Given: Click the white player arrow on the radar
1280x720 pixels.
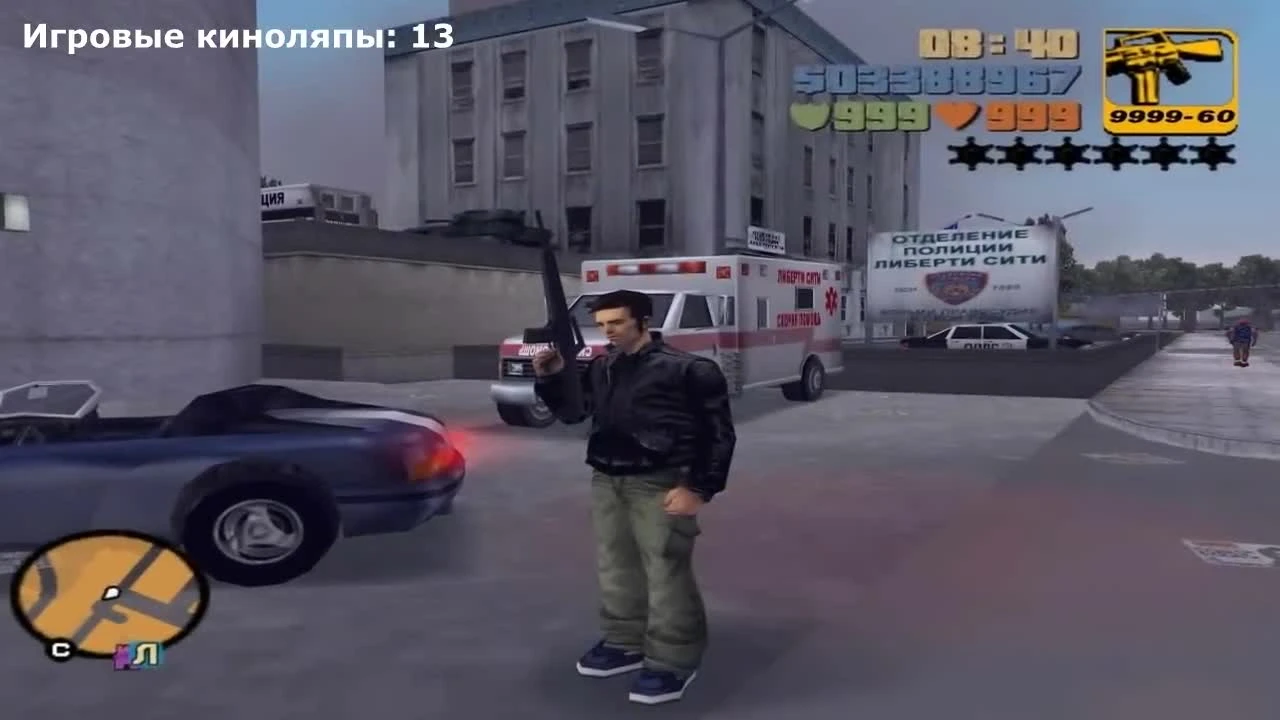Looking at the screenshot, I should (x=111, y=592).
